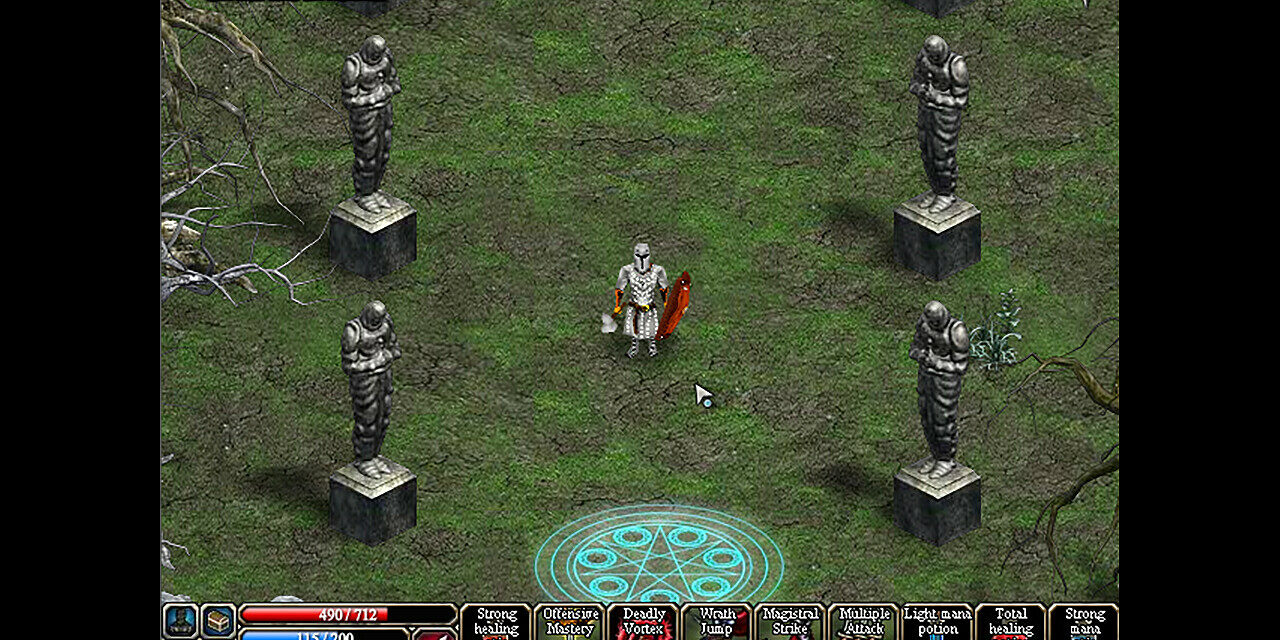Activate the Offensive Mastery skill

[570, 622]
